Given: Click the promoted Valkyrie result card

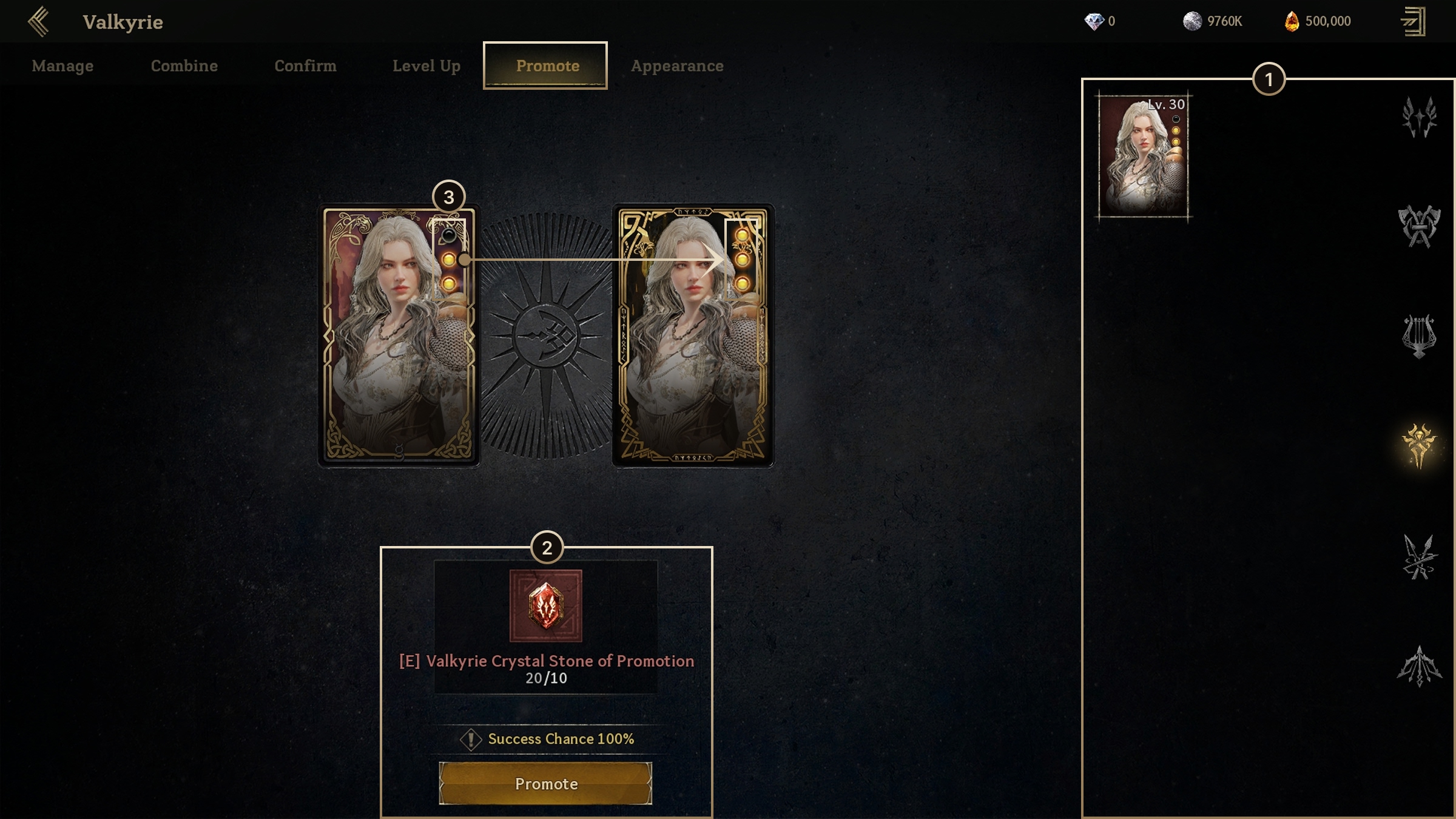Looking at the screenshot, I should [693, 335].
